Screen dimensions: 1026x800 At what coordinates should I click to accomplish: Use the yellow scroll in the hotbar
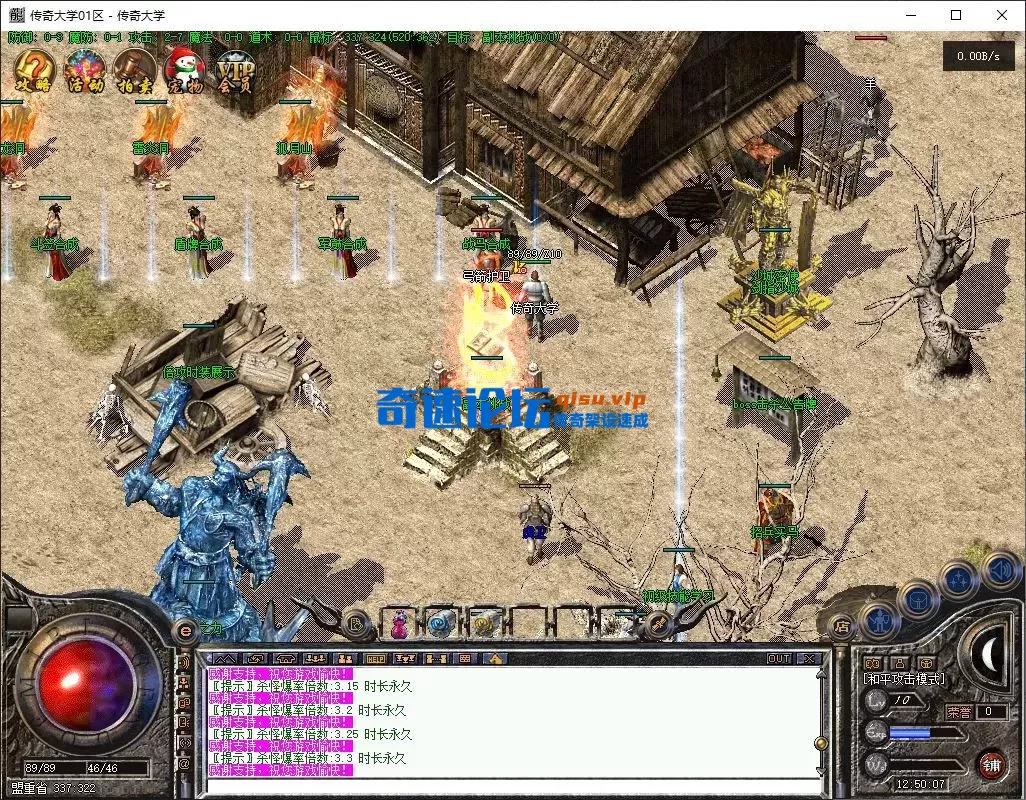click(482, 624)
